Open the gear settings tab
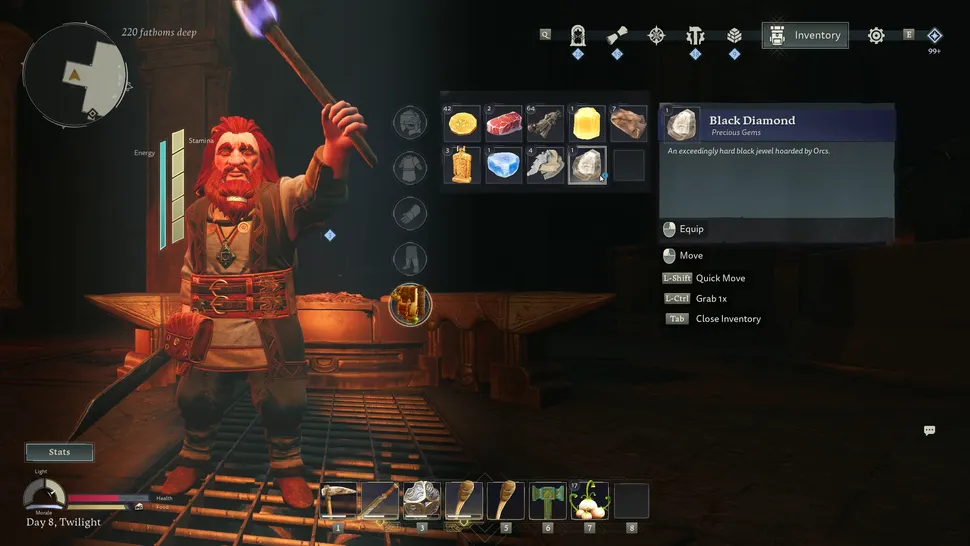This screenshot has height=546, width=970. pyautogui.click(x=876, y=35)
